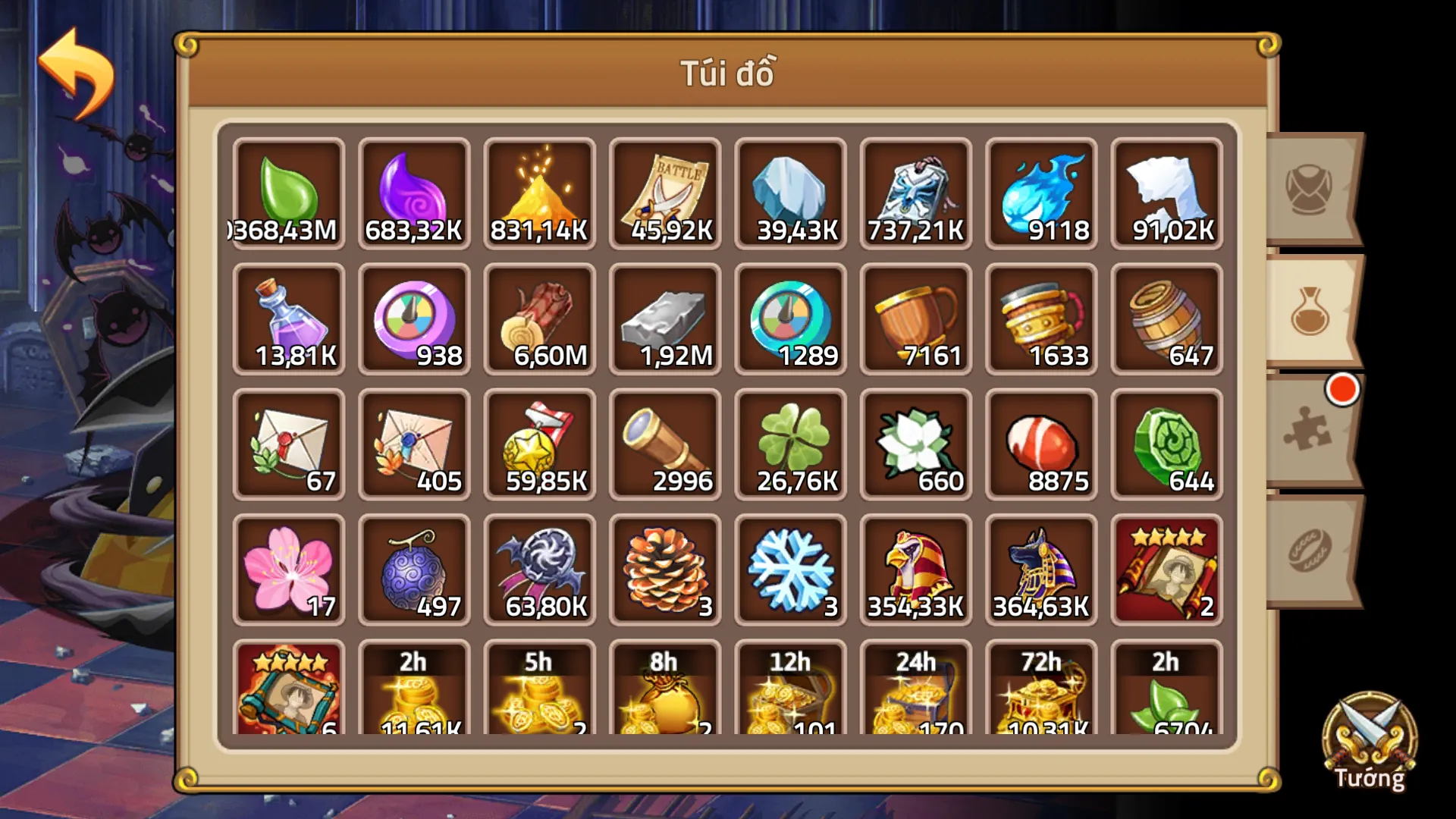The width and height of the screenshot is (1456, 819).
Task: Select the cherry blossom item showing 17
Action: pos(289,569)
